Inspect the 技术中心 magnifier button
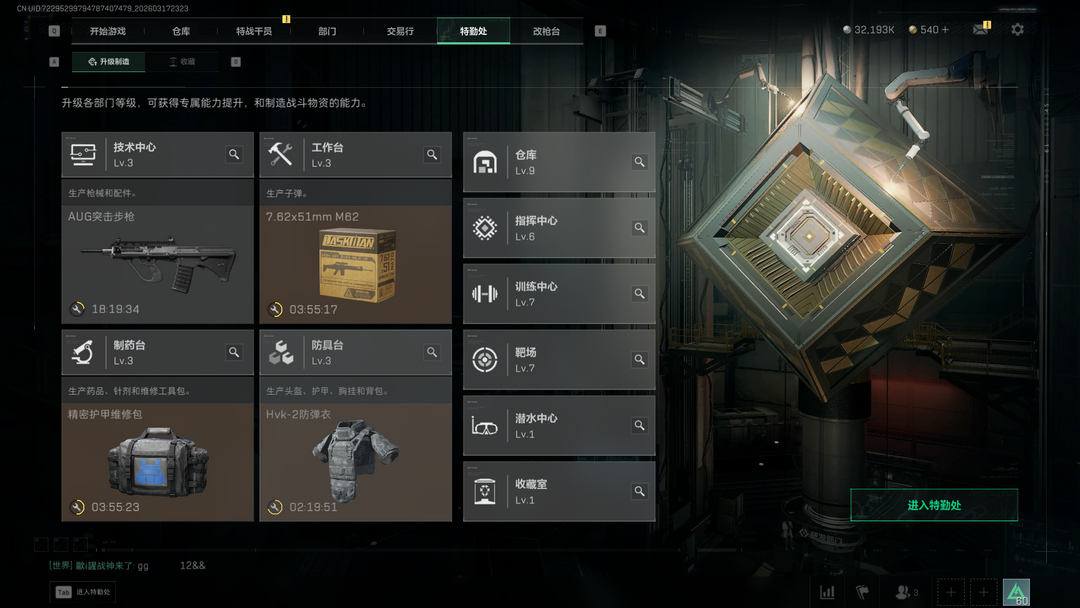 (x=234, y=154)
